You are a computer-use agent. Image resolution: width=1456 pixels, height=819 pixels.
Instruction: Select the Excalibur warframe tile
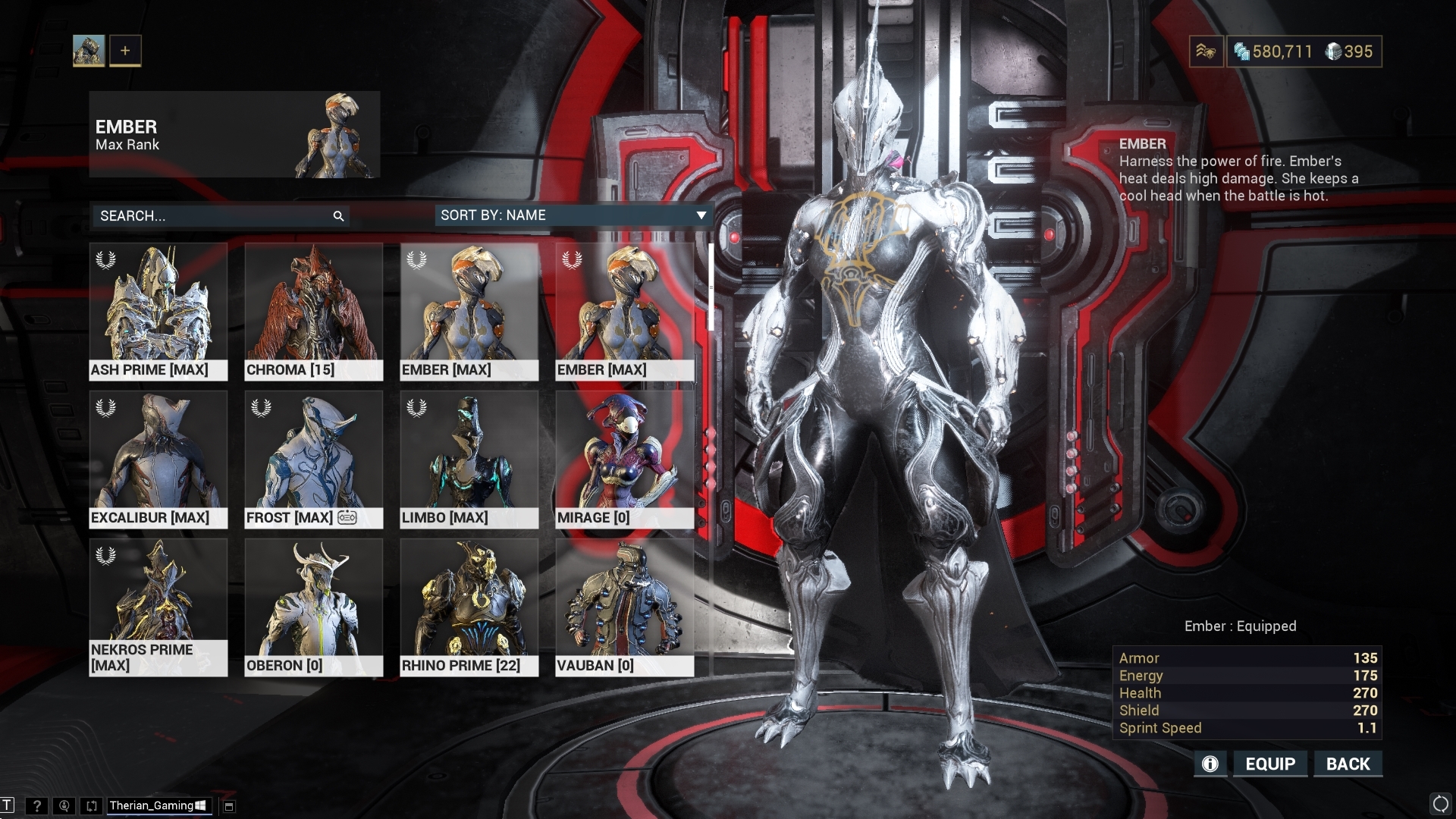coord(158,459)
